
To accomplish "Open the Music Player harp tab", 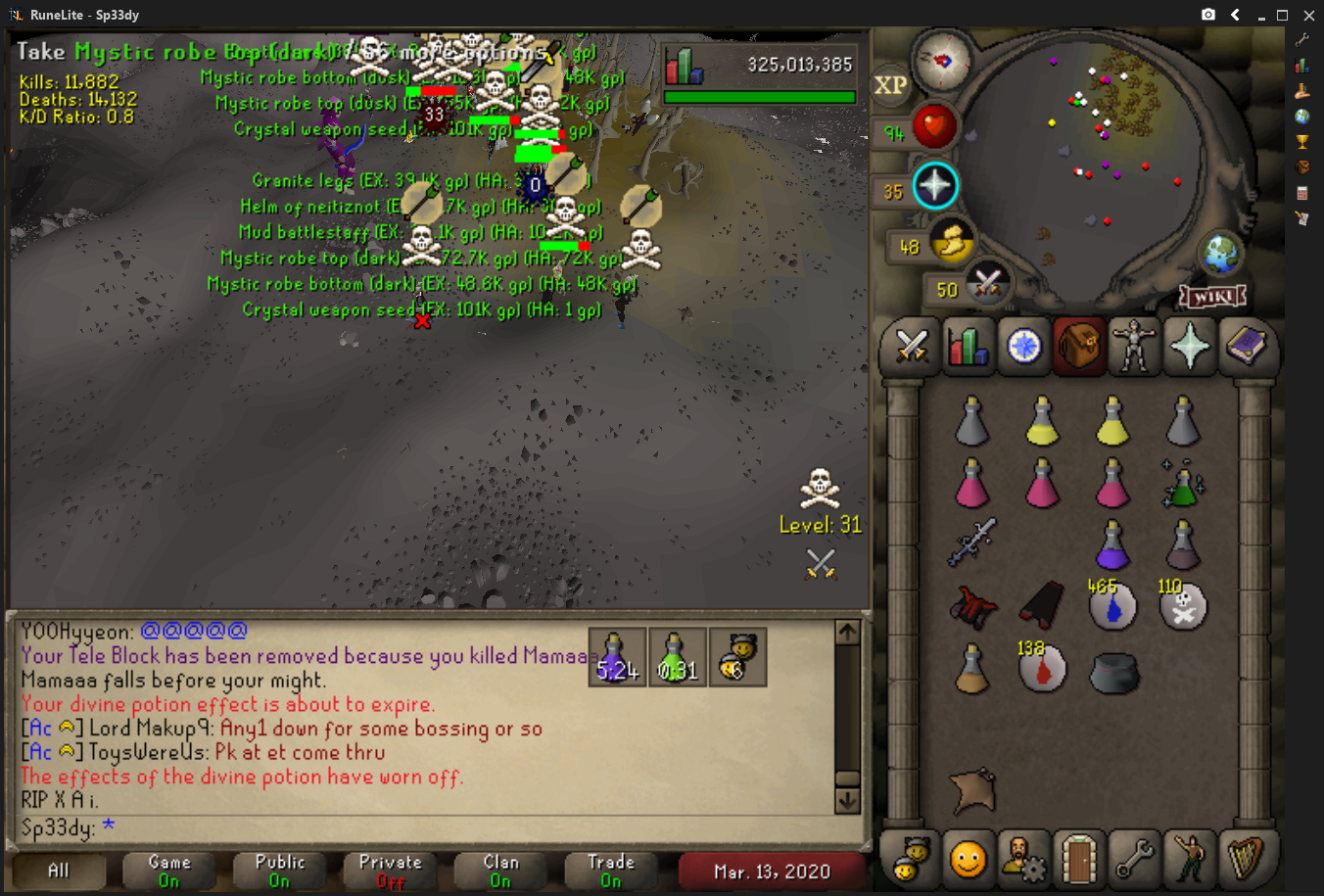I will (x=1246, y=859).
